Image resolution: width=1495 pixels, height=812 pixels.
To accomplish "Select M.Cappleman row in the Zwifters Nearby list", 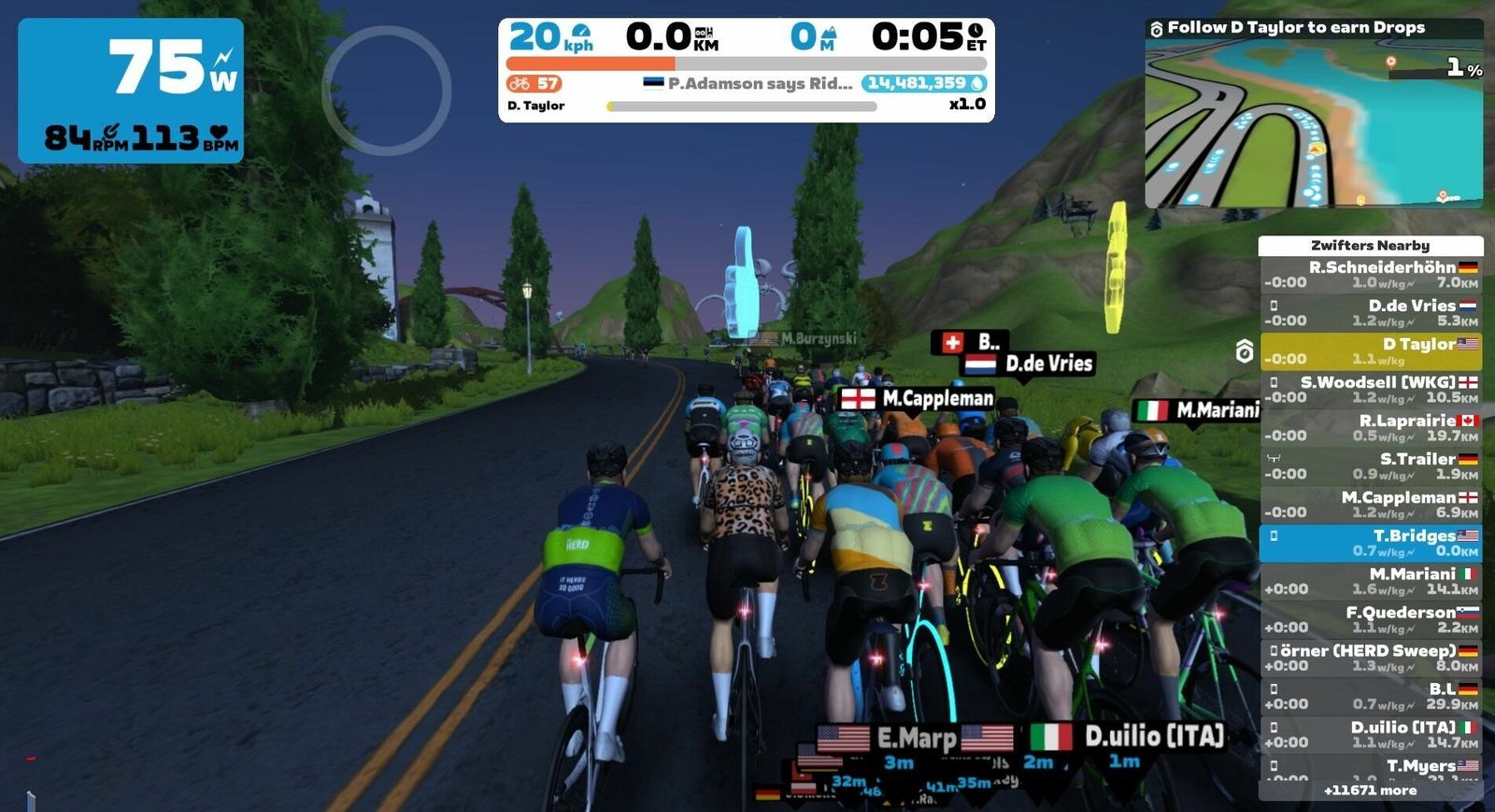I will [x=1371, y=505].
